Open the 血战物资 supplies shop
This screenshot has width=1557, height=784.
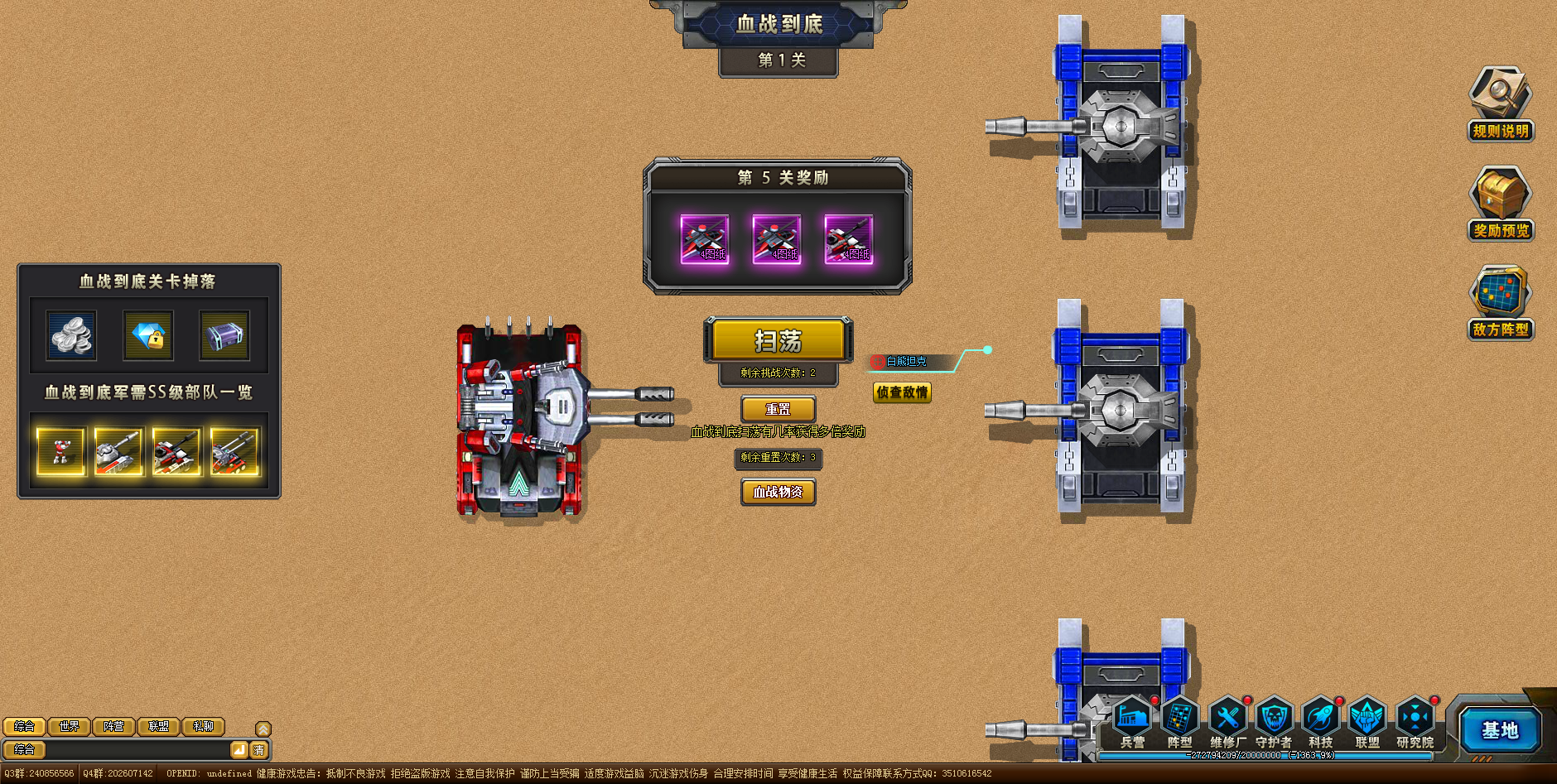click(778, 492)
